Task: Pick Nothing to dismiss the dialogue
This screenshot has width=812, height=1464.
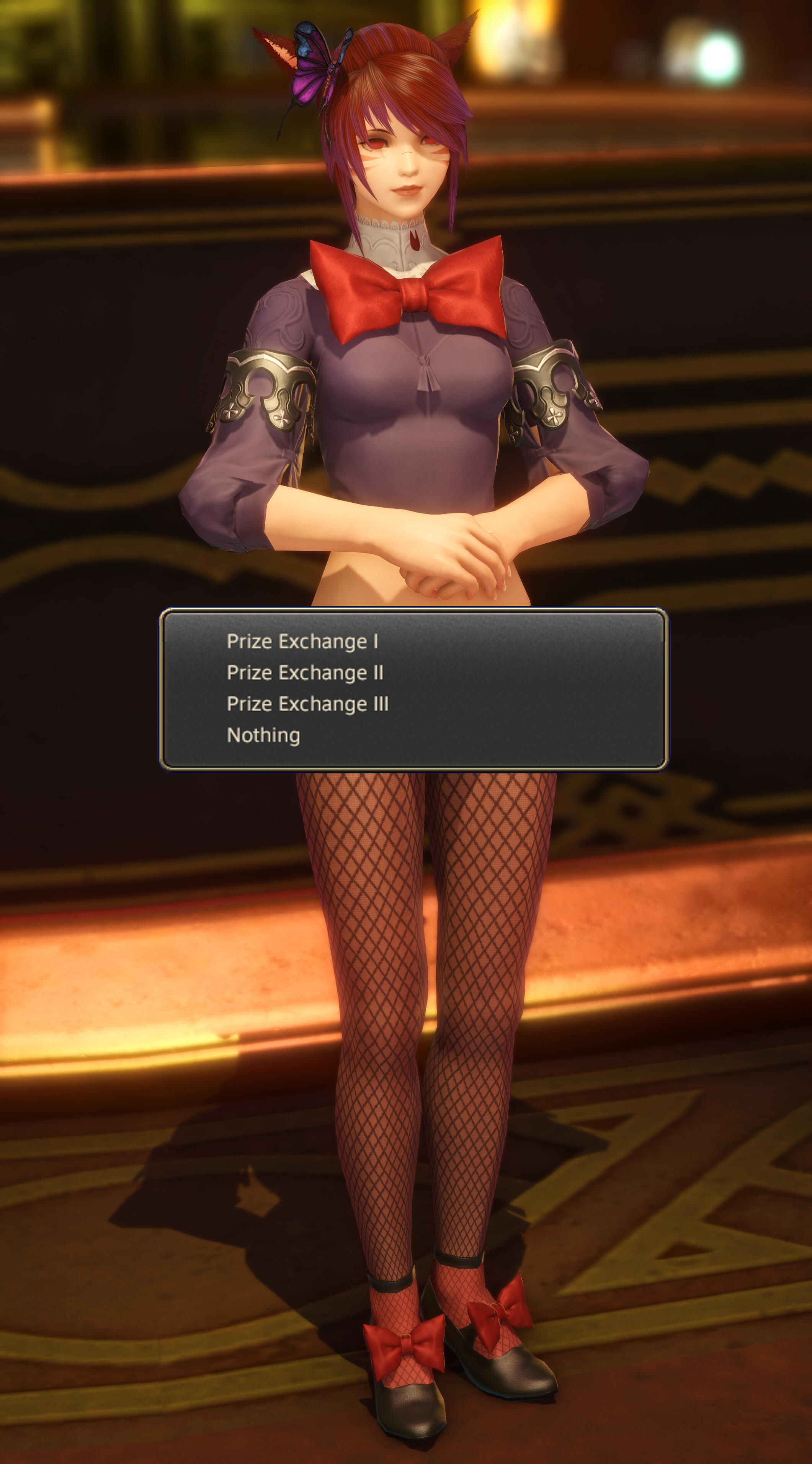Action: (263, 735)
